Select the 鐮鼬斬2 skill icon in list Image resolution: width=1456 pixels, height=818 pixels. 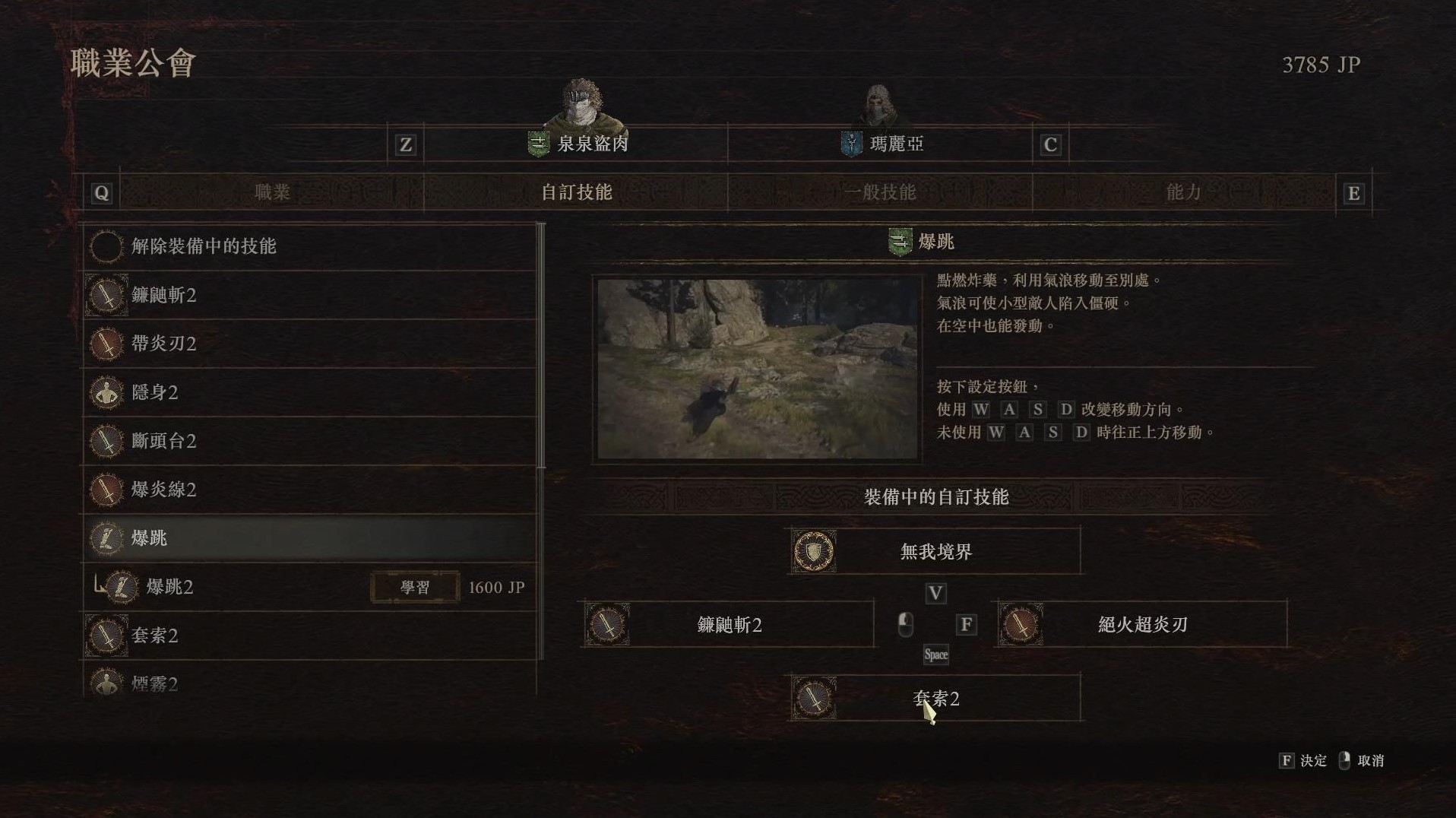coord(107,295)
